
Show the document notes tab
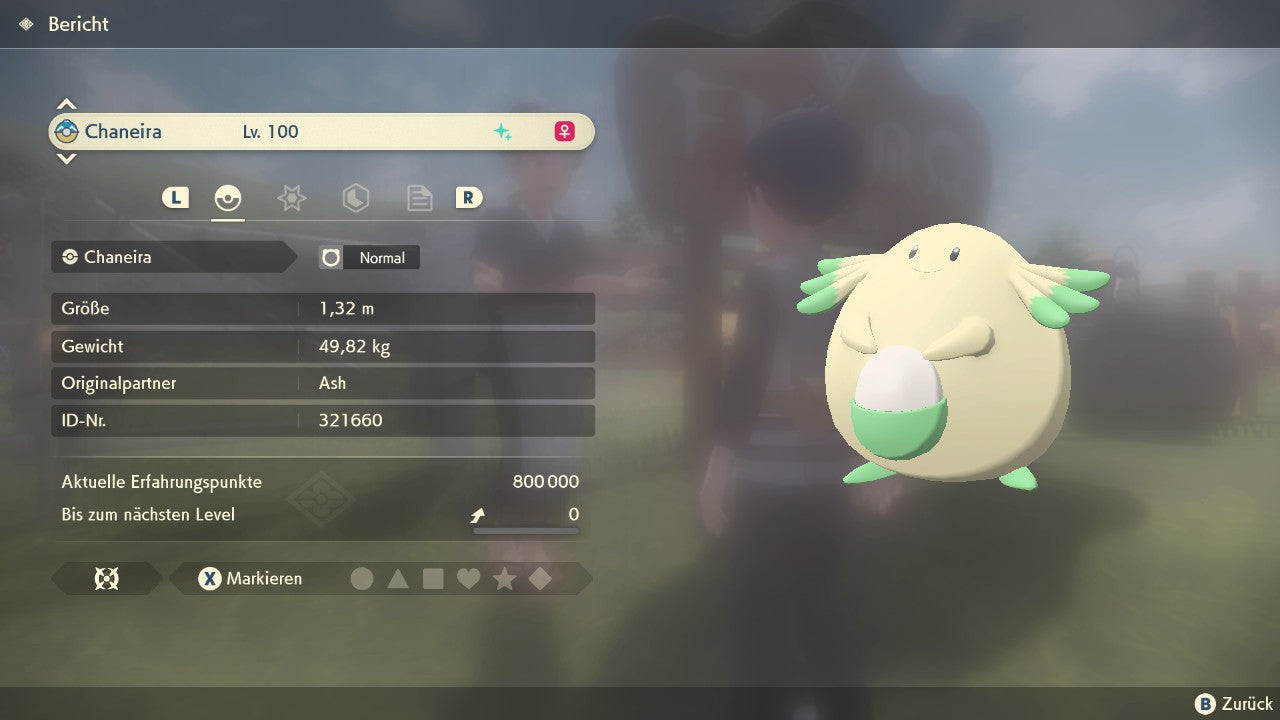(419, 198)
